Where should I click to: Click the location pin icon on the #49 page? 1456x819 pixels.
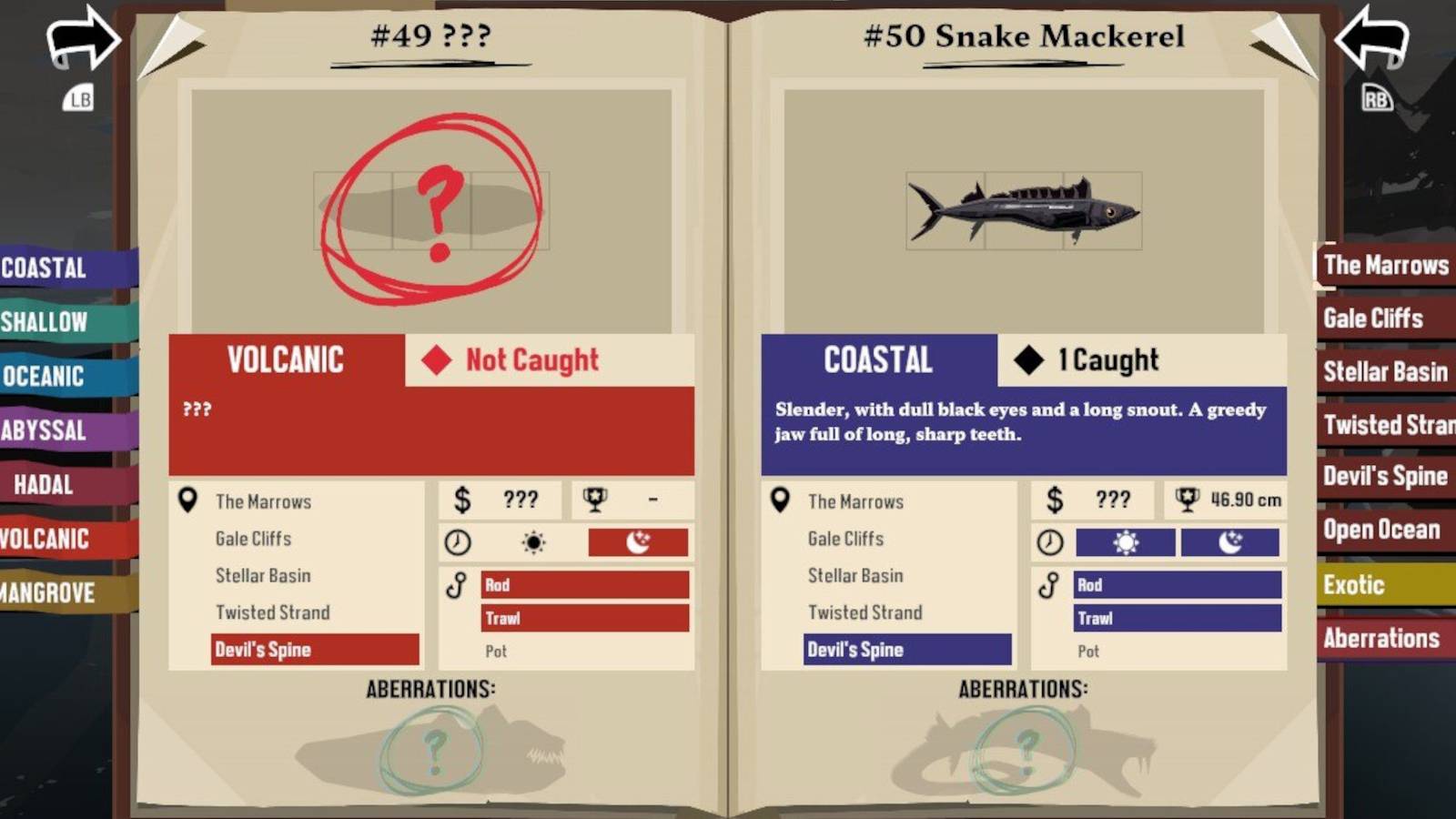[187, 500]
